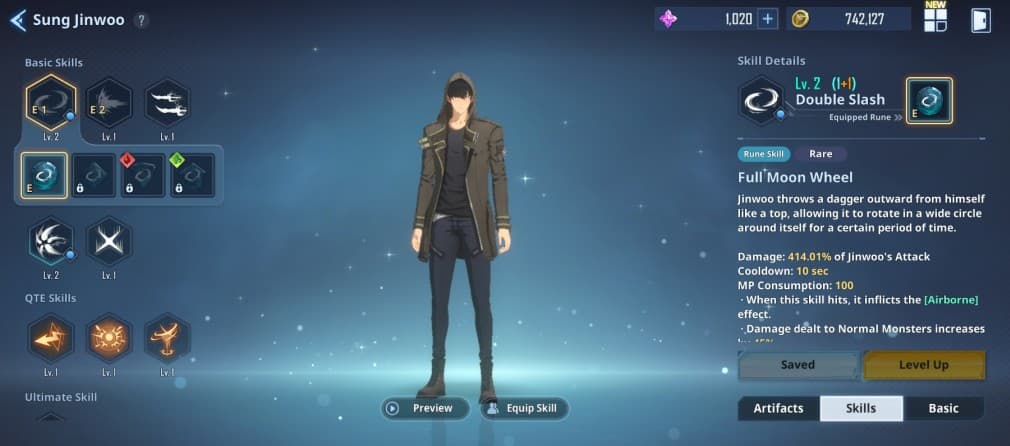Open the Equip Skill menu
The image size is (1010, 446).
(525, 408)
